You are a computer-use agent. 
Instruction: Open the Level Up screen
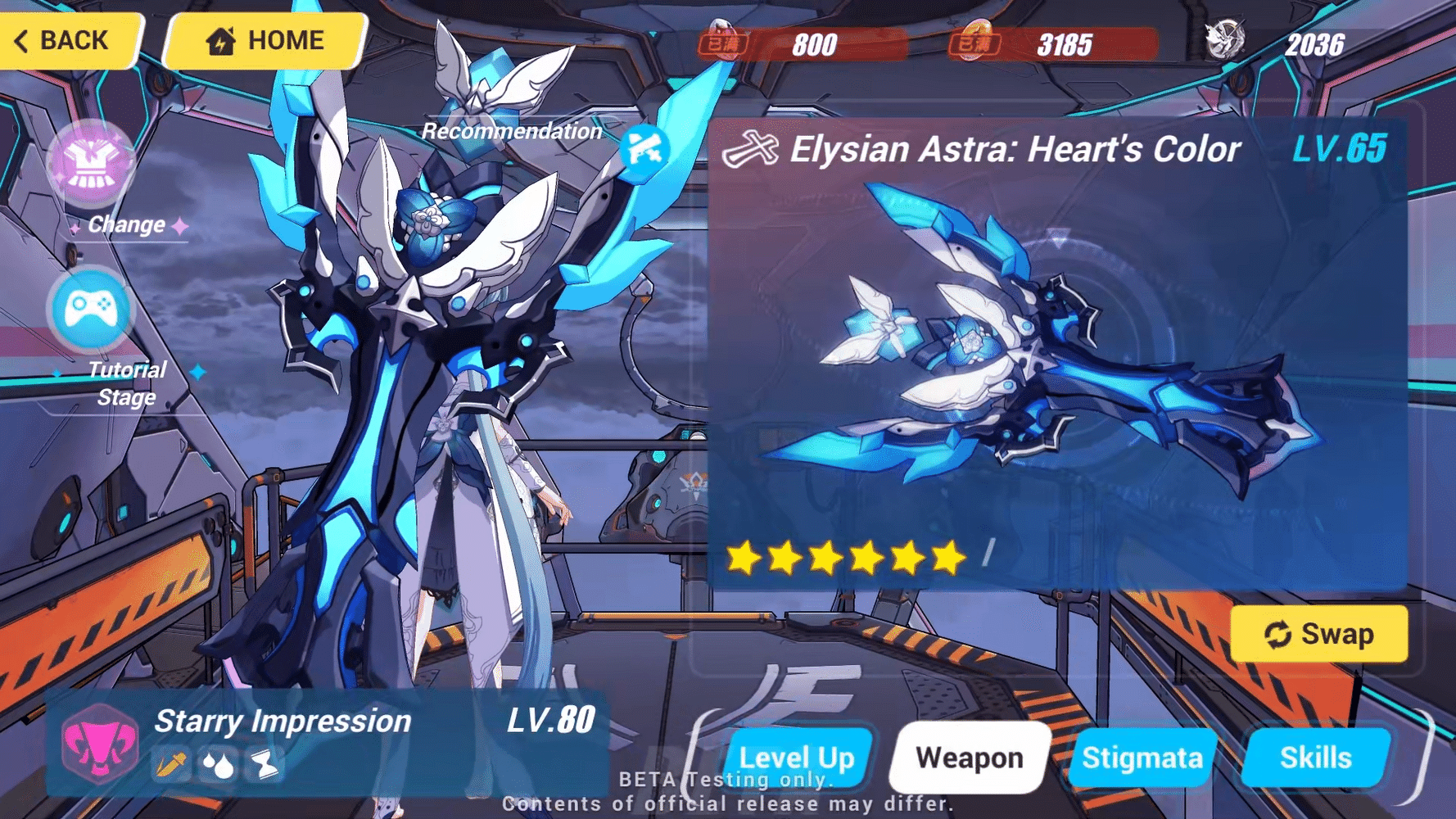(796, 758)
